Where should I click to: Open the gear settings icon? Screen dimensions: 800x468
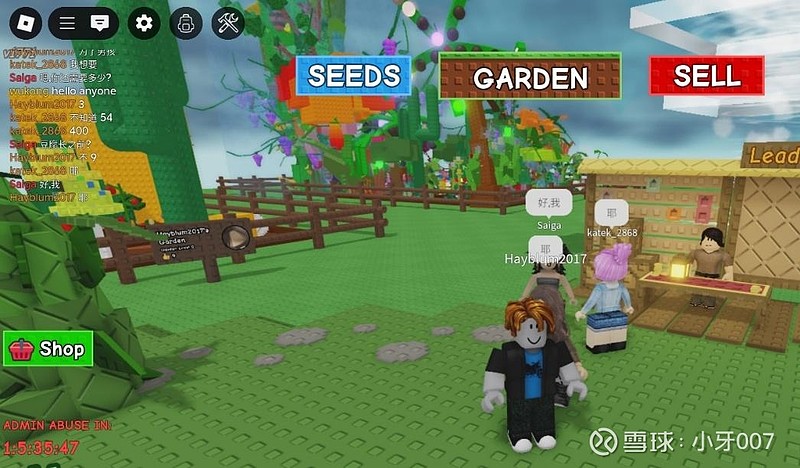[144, 22]
